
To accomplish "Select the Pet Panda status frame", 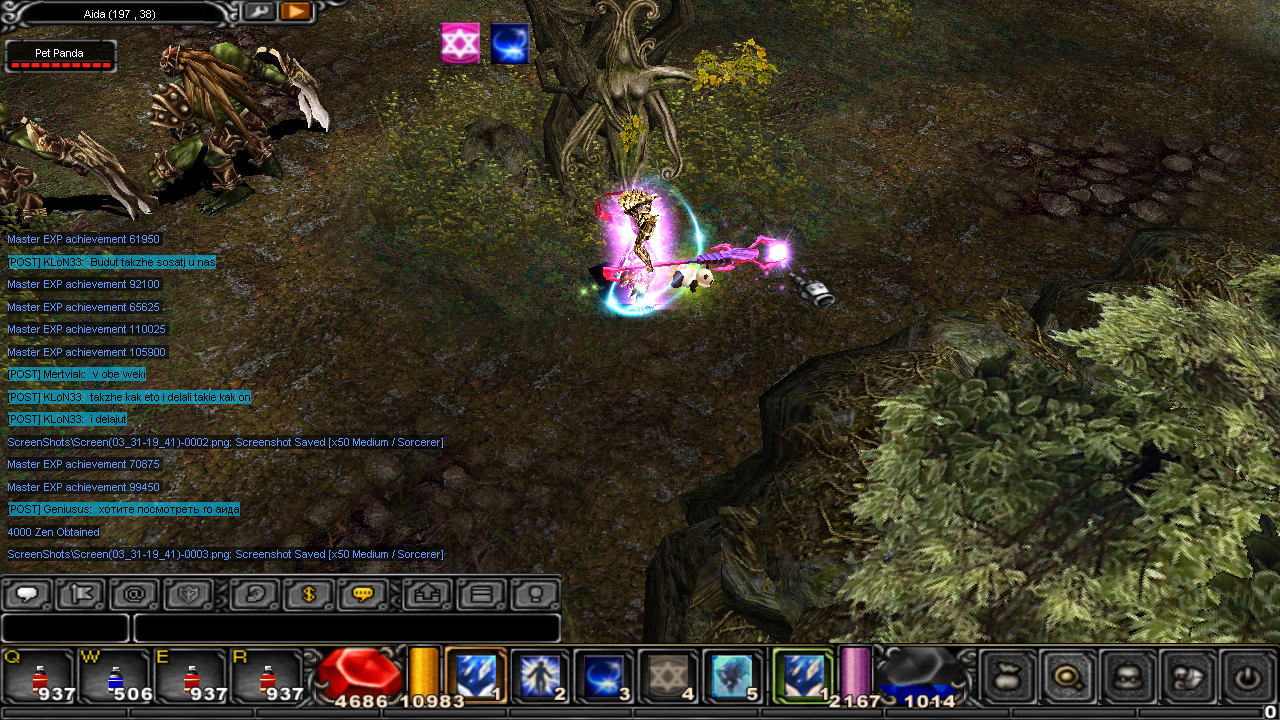I will point(60,56).
